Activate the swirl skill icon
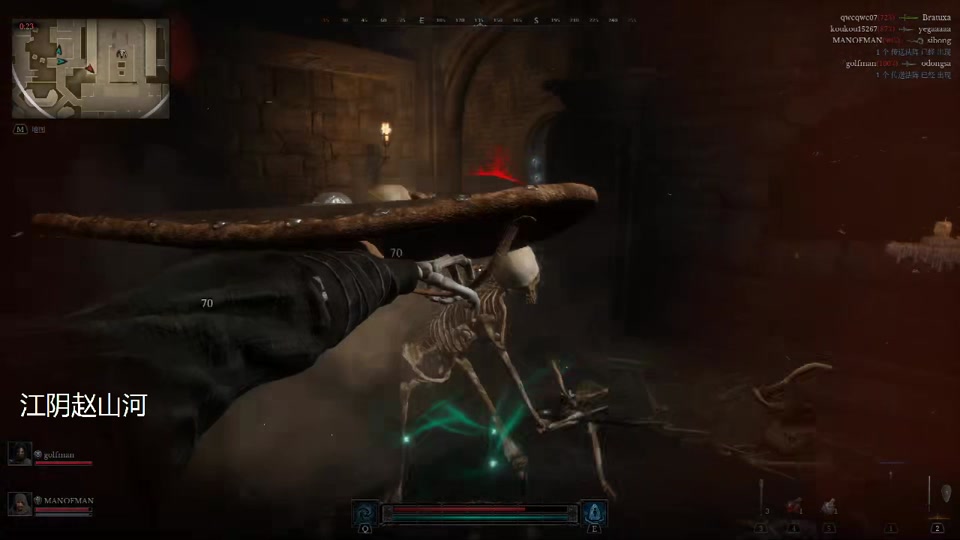Image resolution: width=960 pixels, height=540 pixels. click(x=365, y=512)
